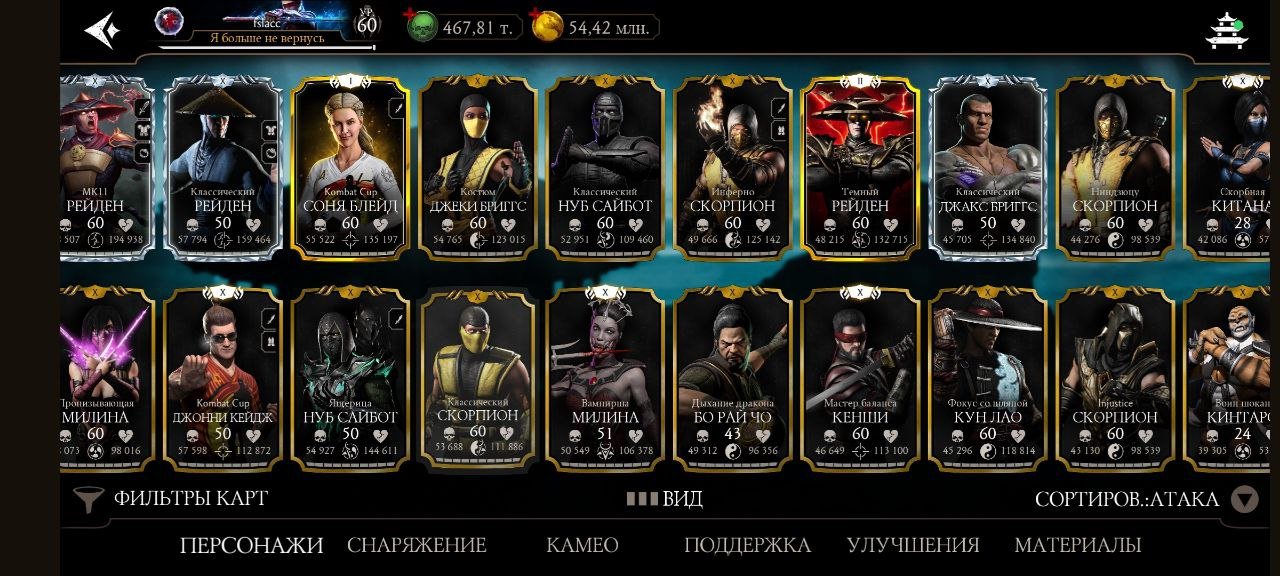
Task: Open the pagoda home icon
Action: 1226,30
